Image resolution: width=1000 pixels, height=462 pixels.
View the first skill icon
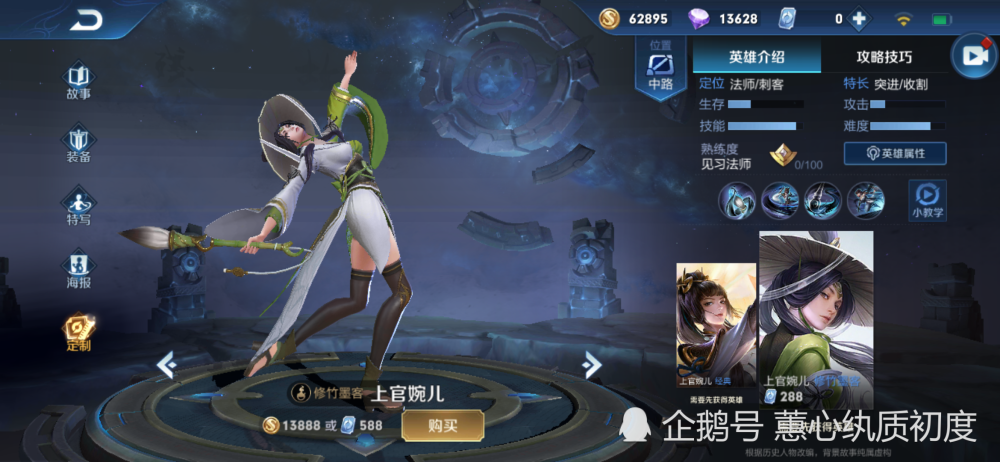click(736, 200)
